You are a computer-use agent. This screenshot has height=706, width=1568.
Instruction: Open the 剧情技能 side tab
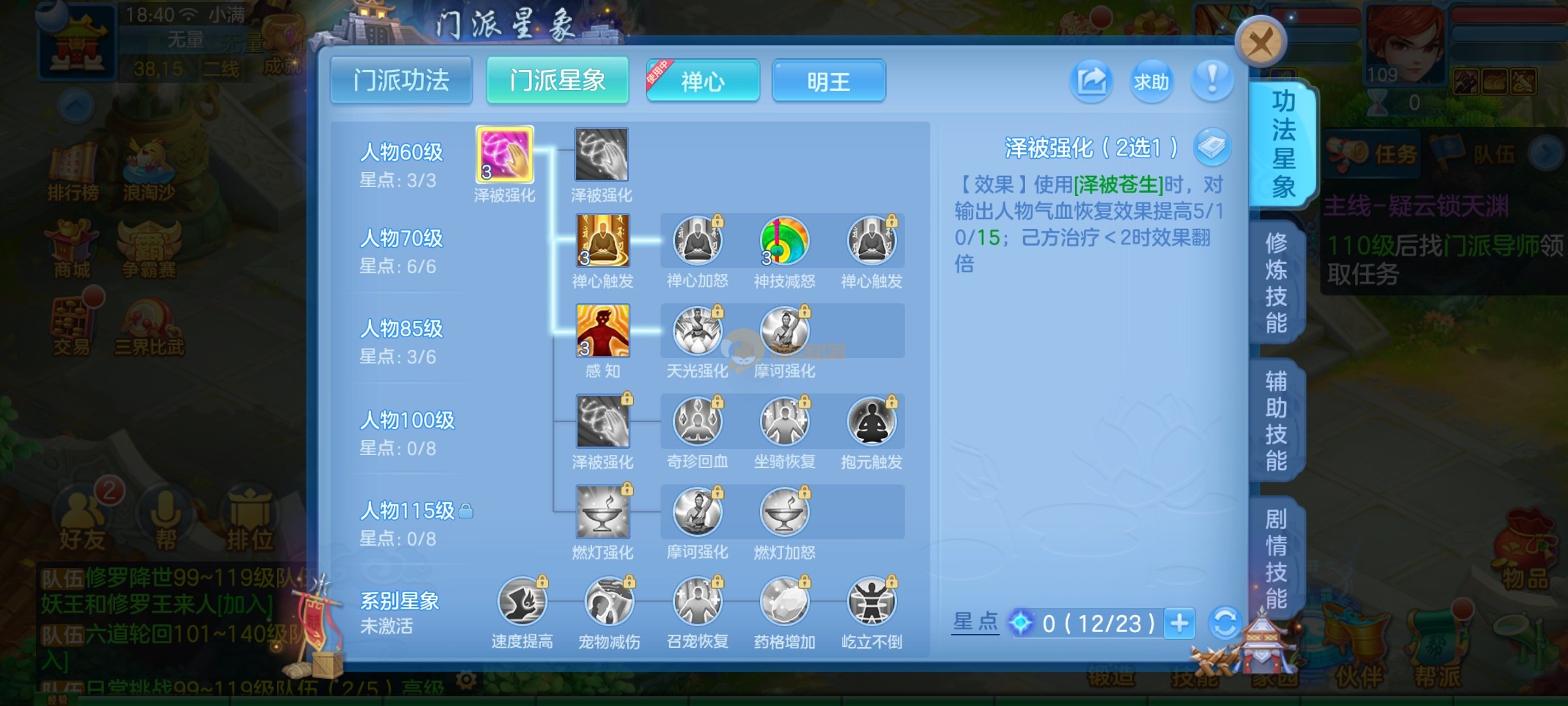tap(1276, 558)
